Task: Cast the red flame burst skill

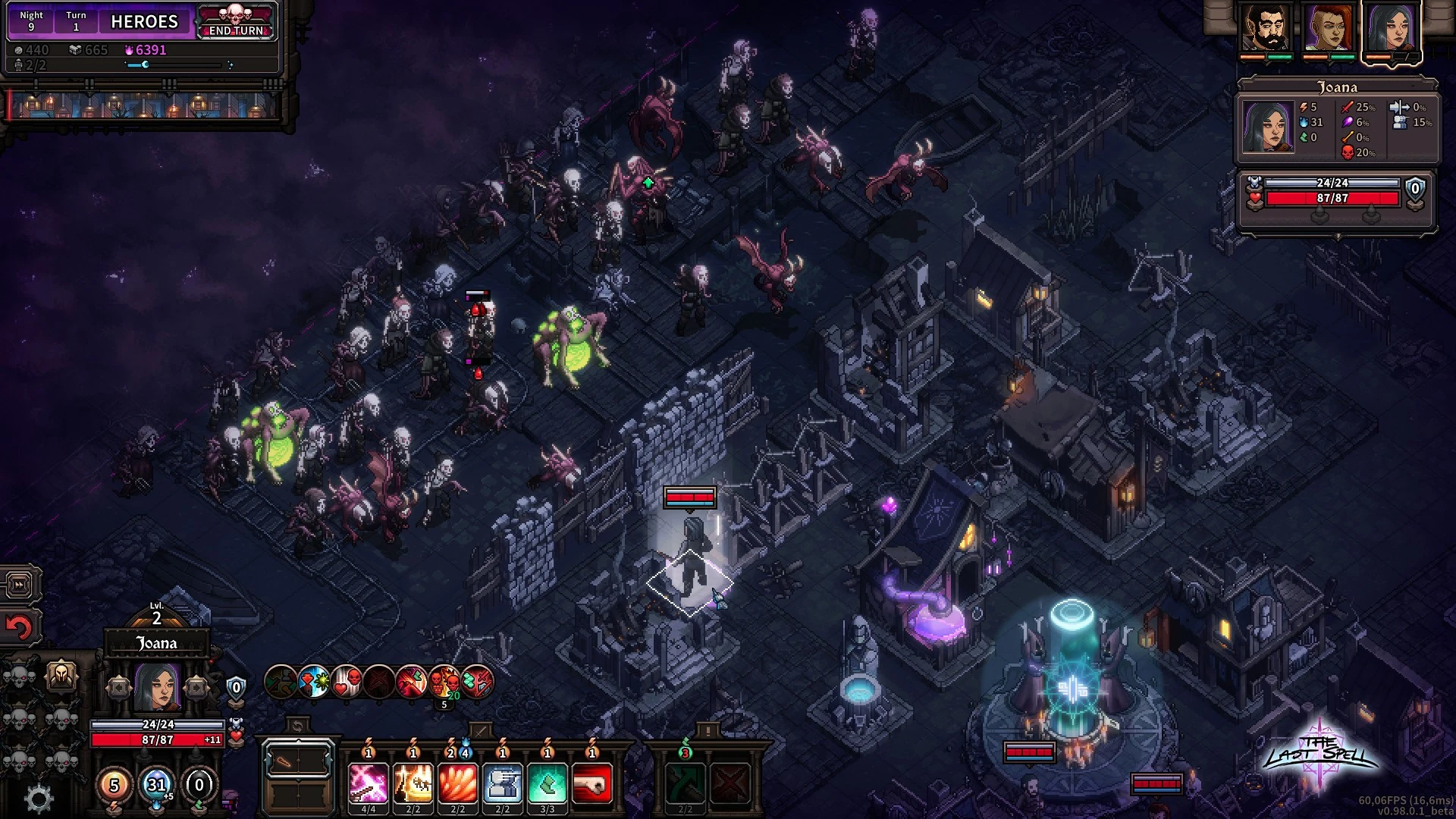Action: [458, 783]
